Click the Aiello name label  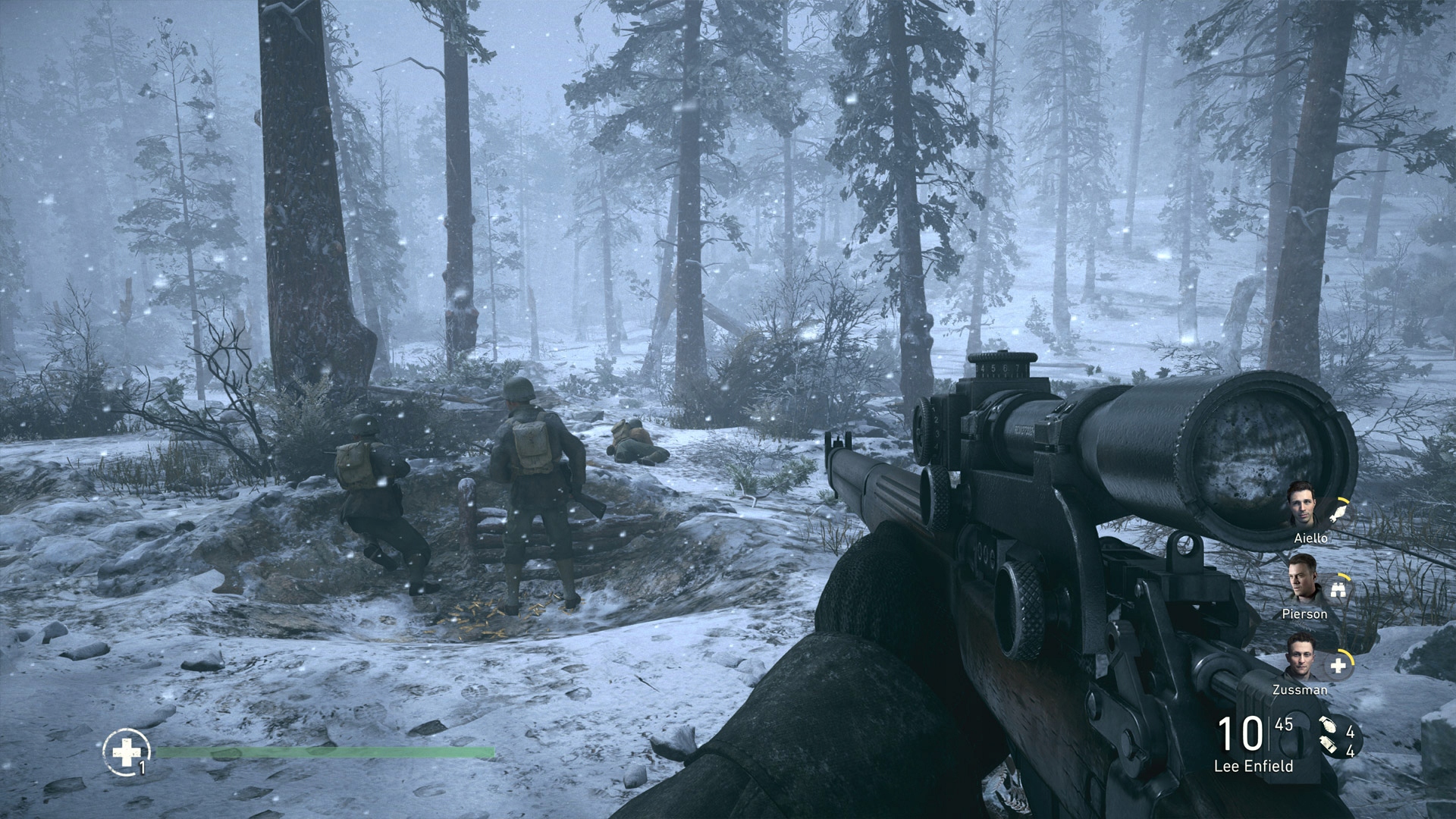(x=1311, y=538)
